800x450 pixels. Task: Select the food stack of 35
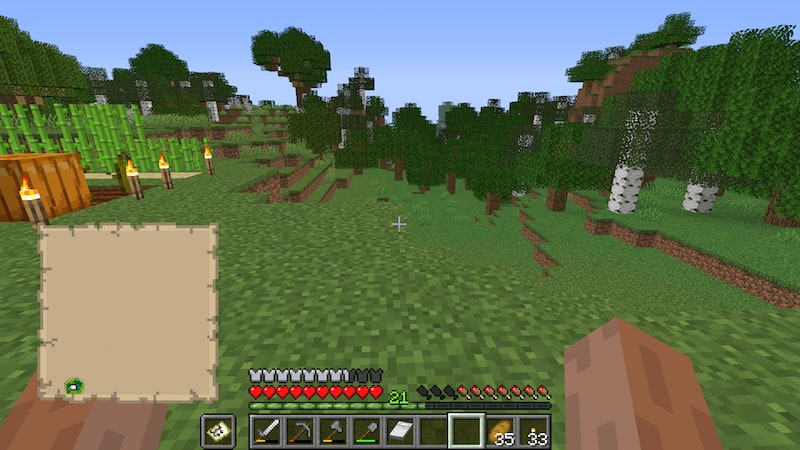pos(499,431)
